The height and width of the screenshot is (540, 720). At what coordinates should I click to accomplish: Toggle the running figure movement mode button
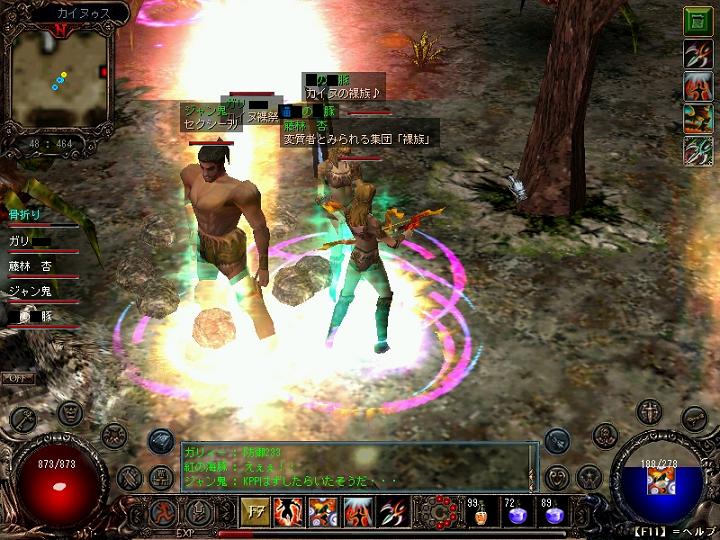[163, 512]
